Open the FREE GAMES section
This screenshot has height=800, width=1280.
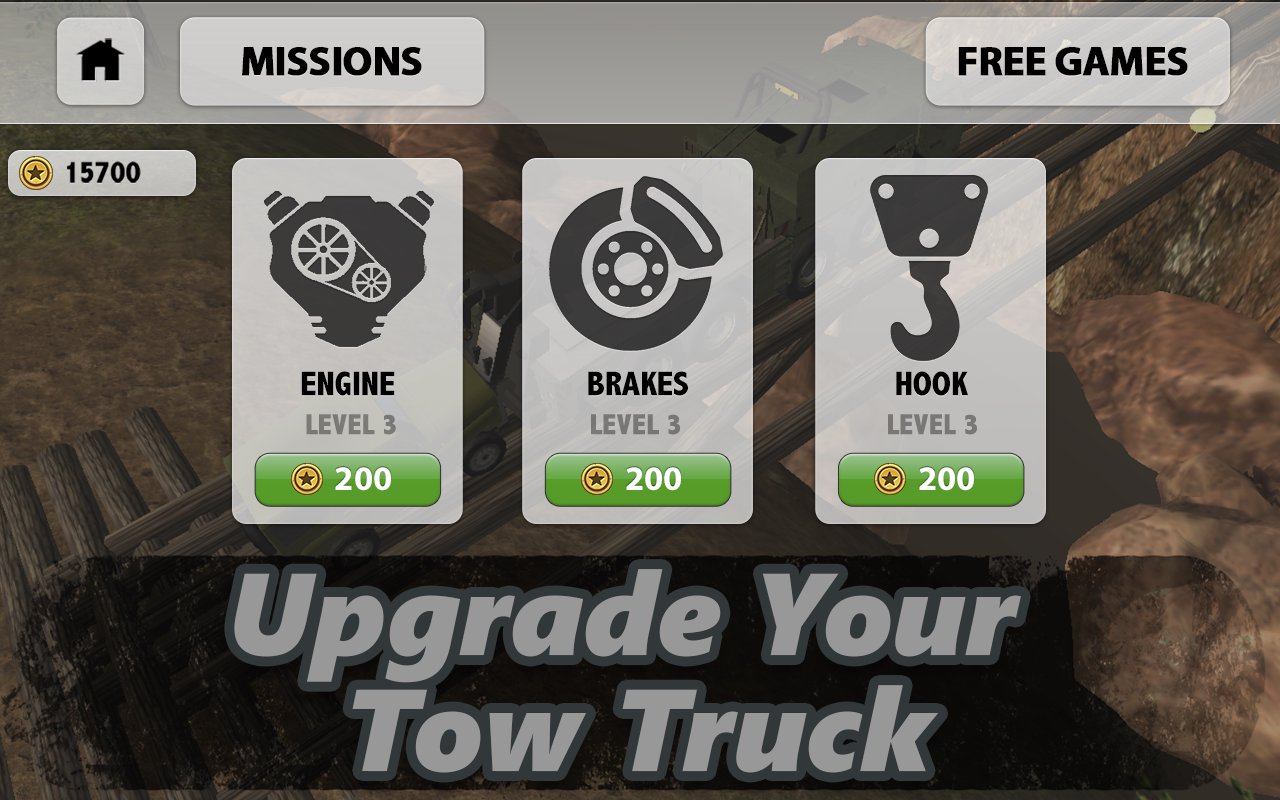coord(1075,61)
